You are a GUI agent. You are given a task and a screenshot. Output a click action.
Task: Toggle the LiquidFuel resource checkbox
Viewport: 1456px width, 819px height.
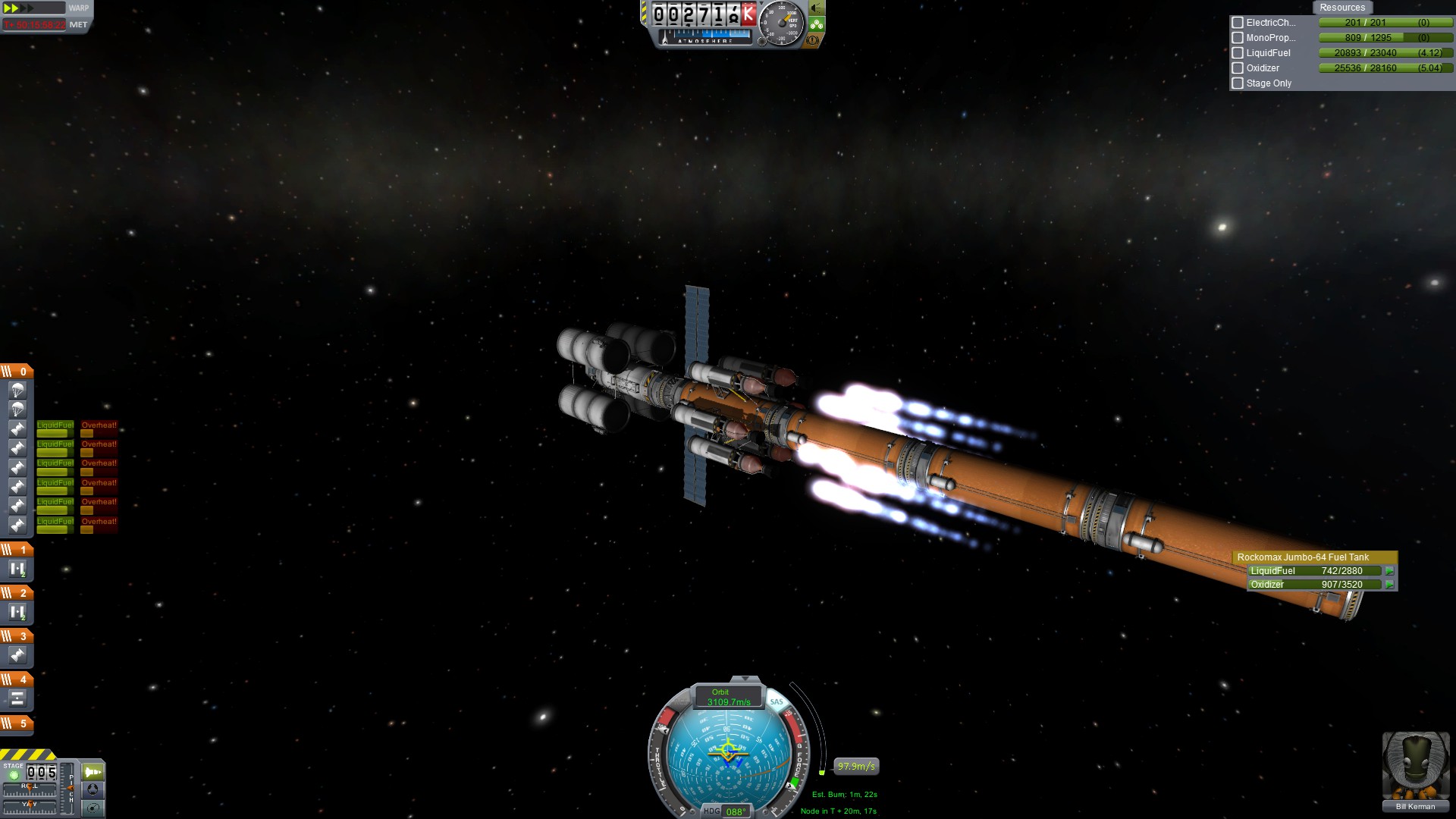coord(1238,53)
